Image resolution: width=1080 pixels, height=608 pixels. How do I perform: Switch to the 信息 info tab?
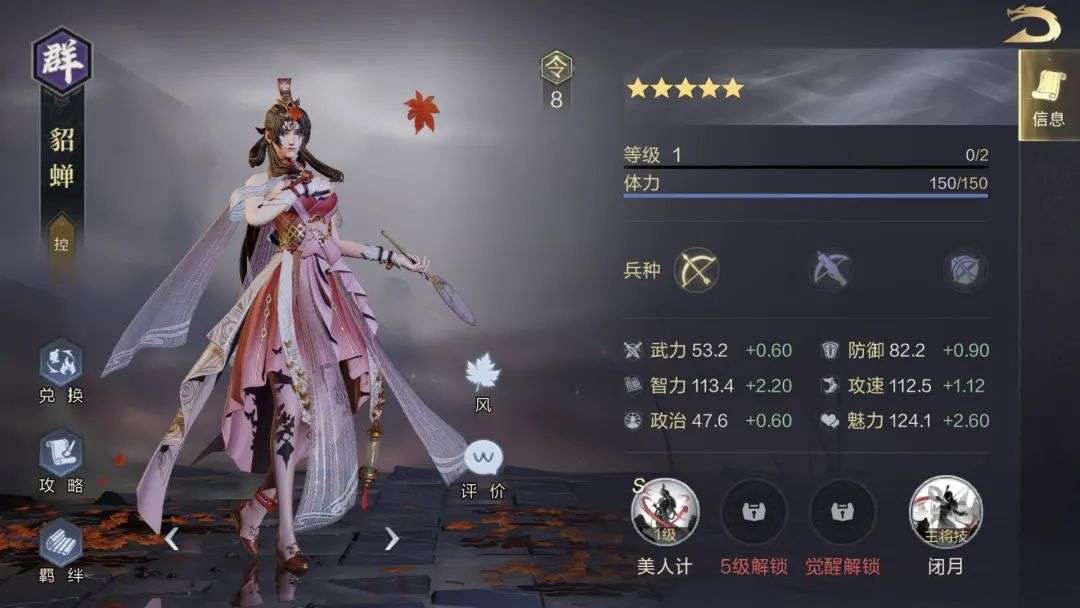(1048, 96)
